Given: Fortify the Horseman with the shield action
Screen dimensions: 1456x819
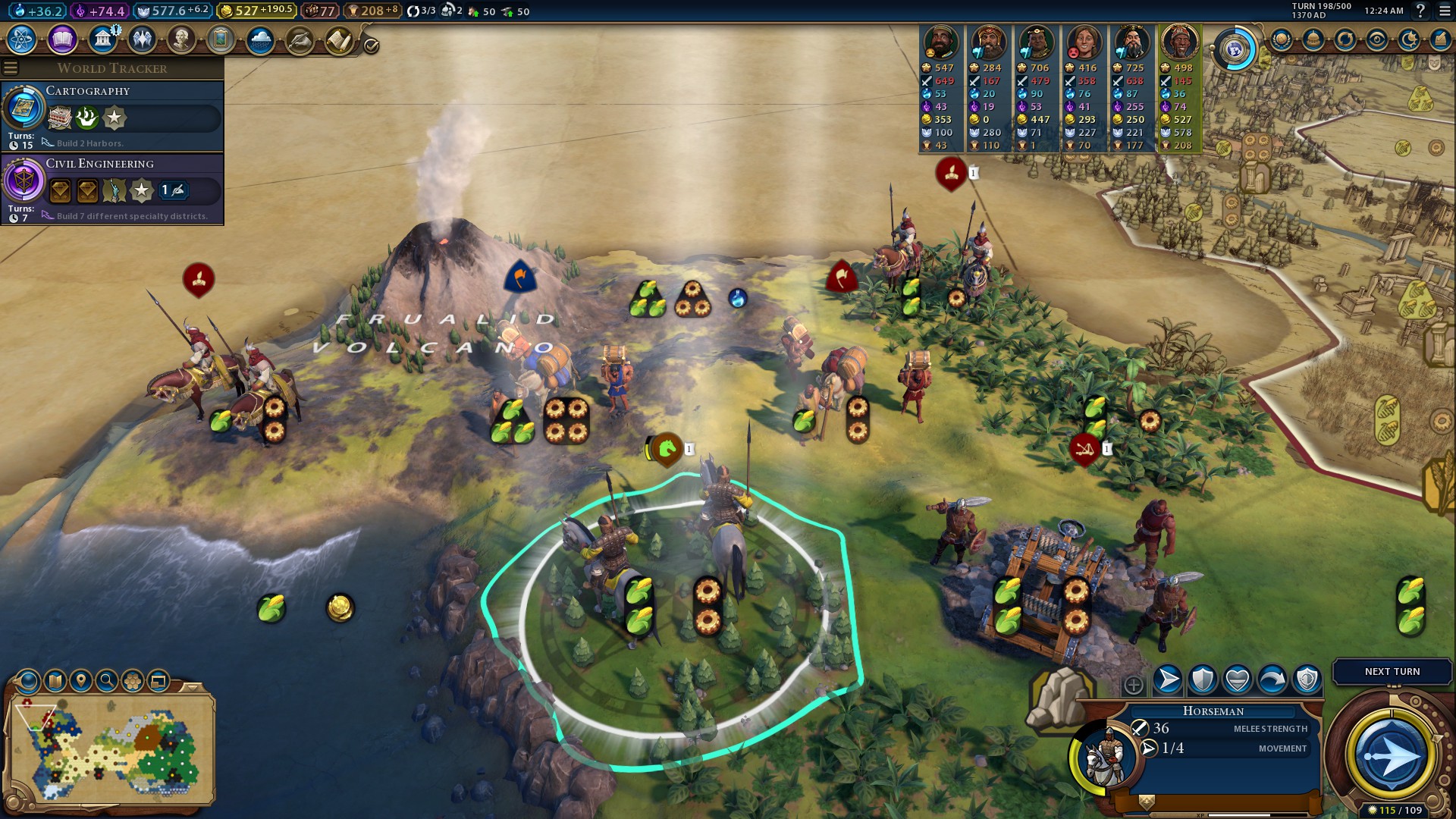Looking at the screenshot, I should 1203,679.
